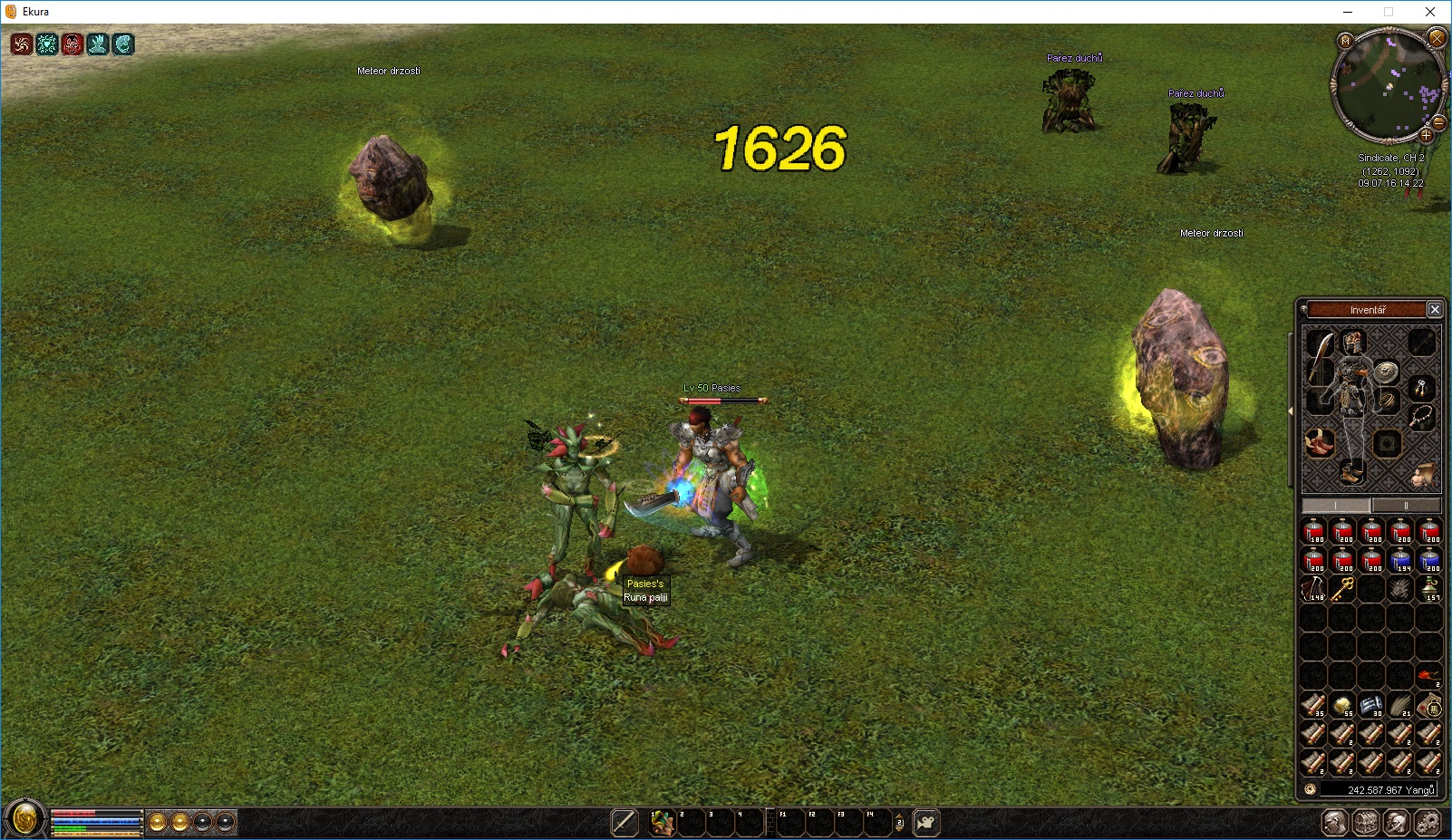Select the equipped necklace slot

click(1422, 416)
